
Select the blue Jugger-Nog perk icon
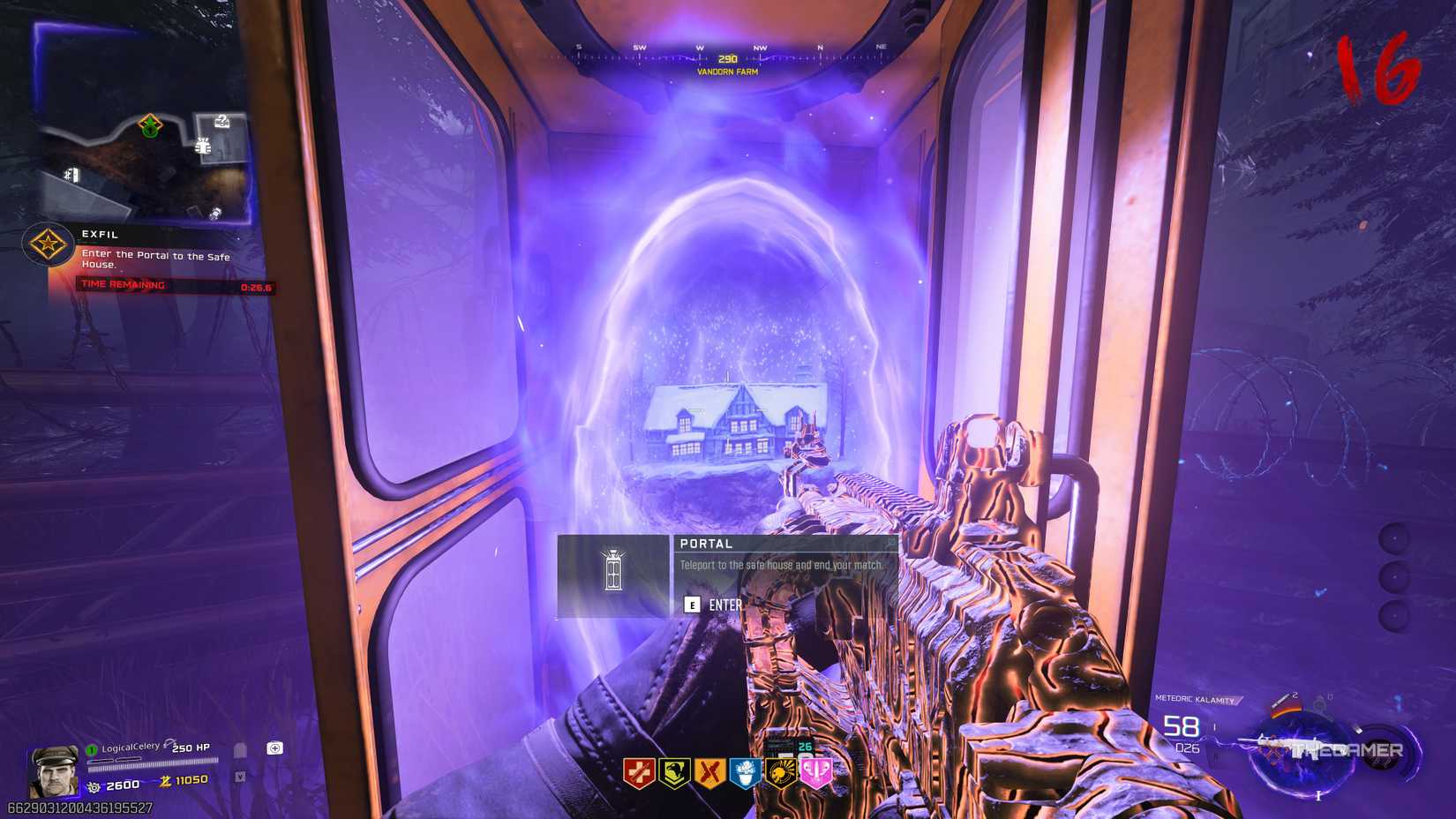tap(745, 770)
